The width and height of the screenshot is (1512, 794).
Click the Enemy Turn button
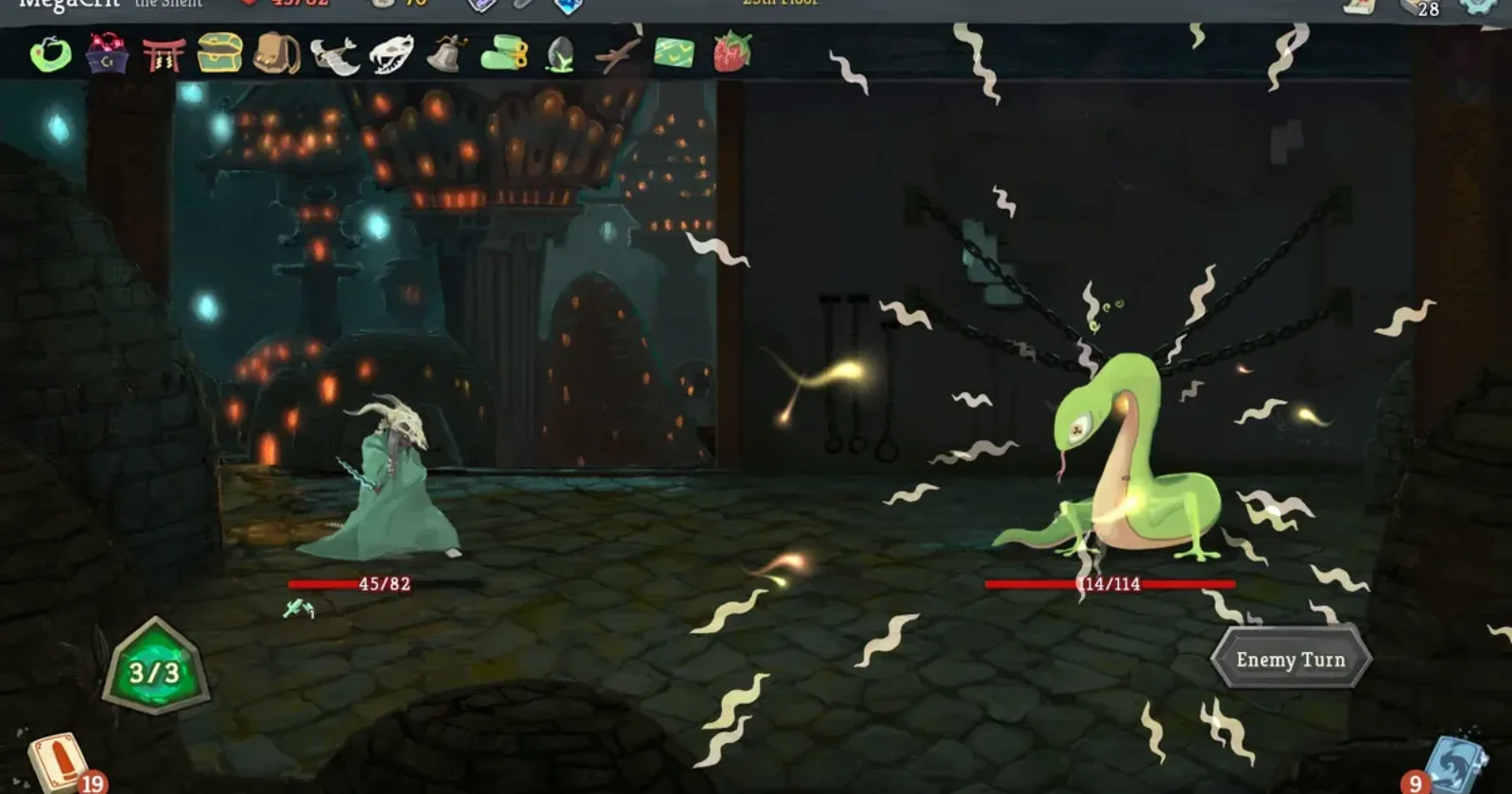pos(1291,659)
